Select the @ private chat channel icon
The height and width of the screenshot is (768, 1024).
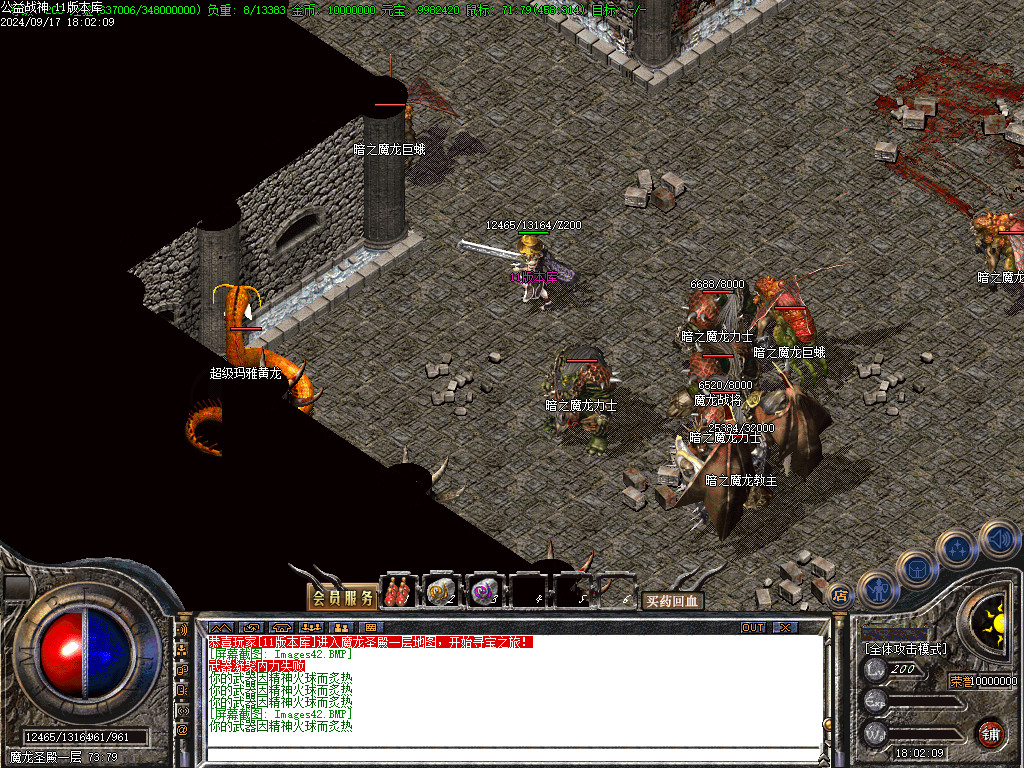pyautogui.click(x=182, y=730)
